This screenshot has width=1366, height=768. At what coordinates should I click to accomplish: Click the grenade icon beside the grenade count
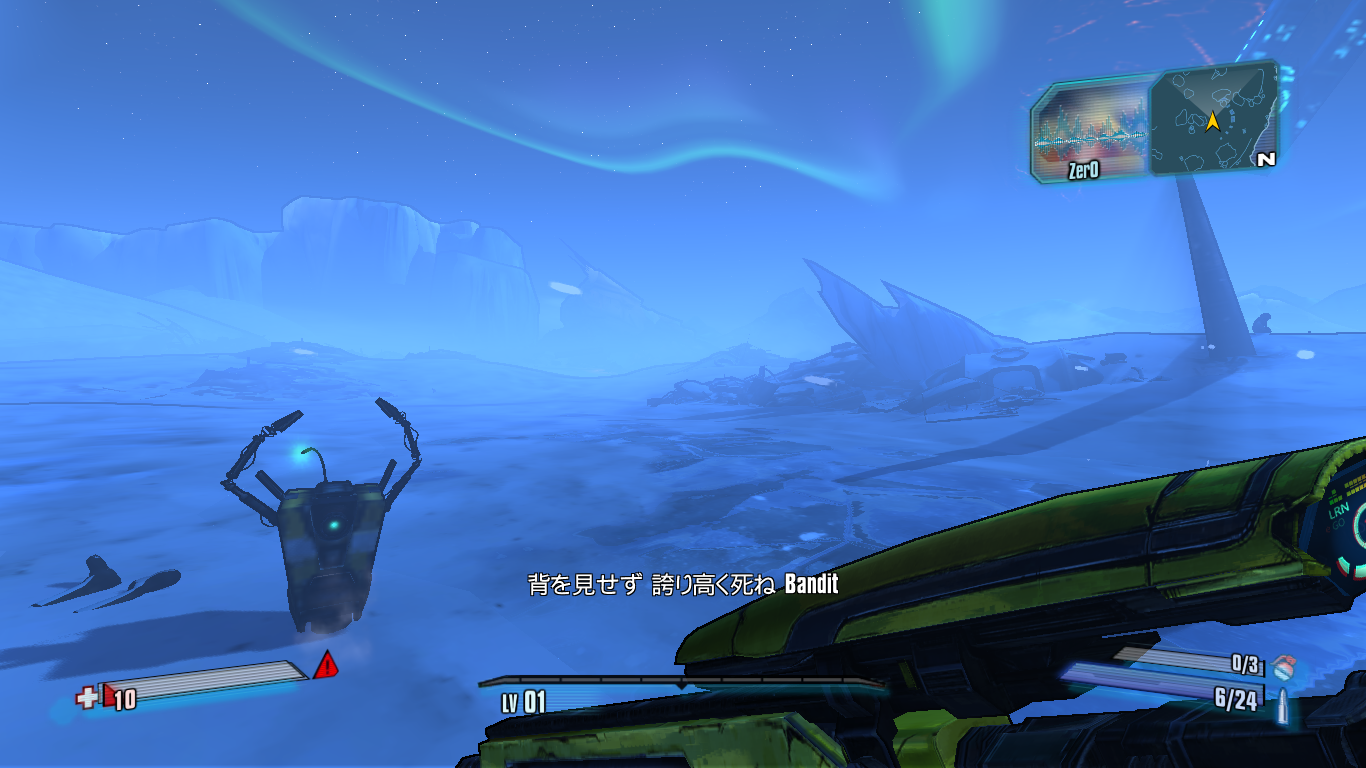(x=1284, y=665)
